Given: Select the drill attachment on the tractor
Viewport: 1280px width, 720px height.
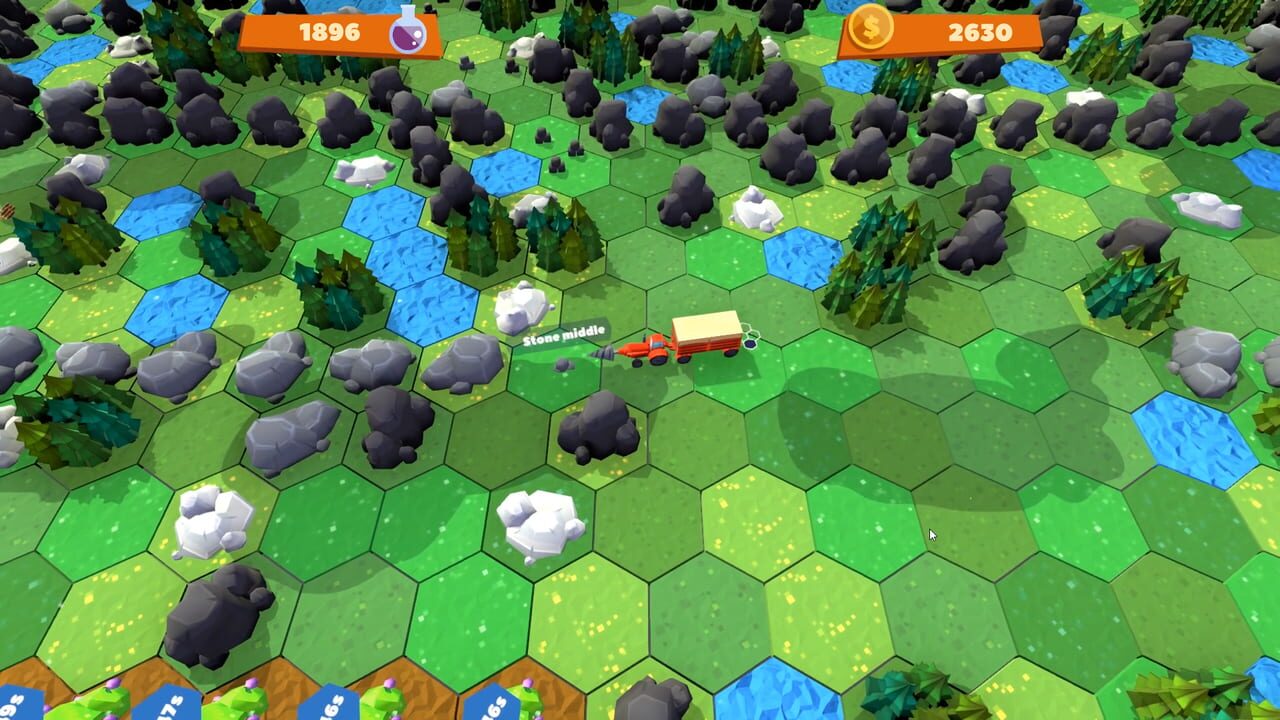Looking at the screenshot, I should click(x=606, y=350).
